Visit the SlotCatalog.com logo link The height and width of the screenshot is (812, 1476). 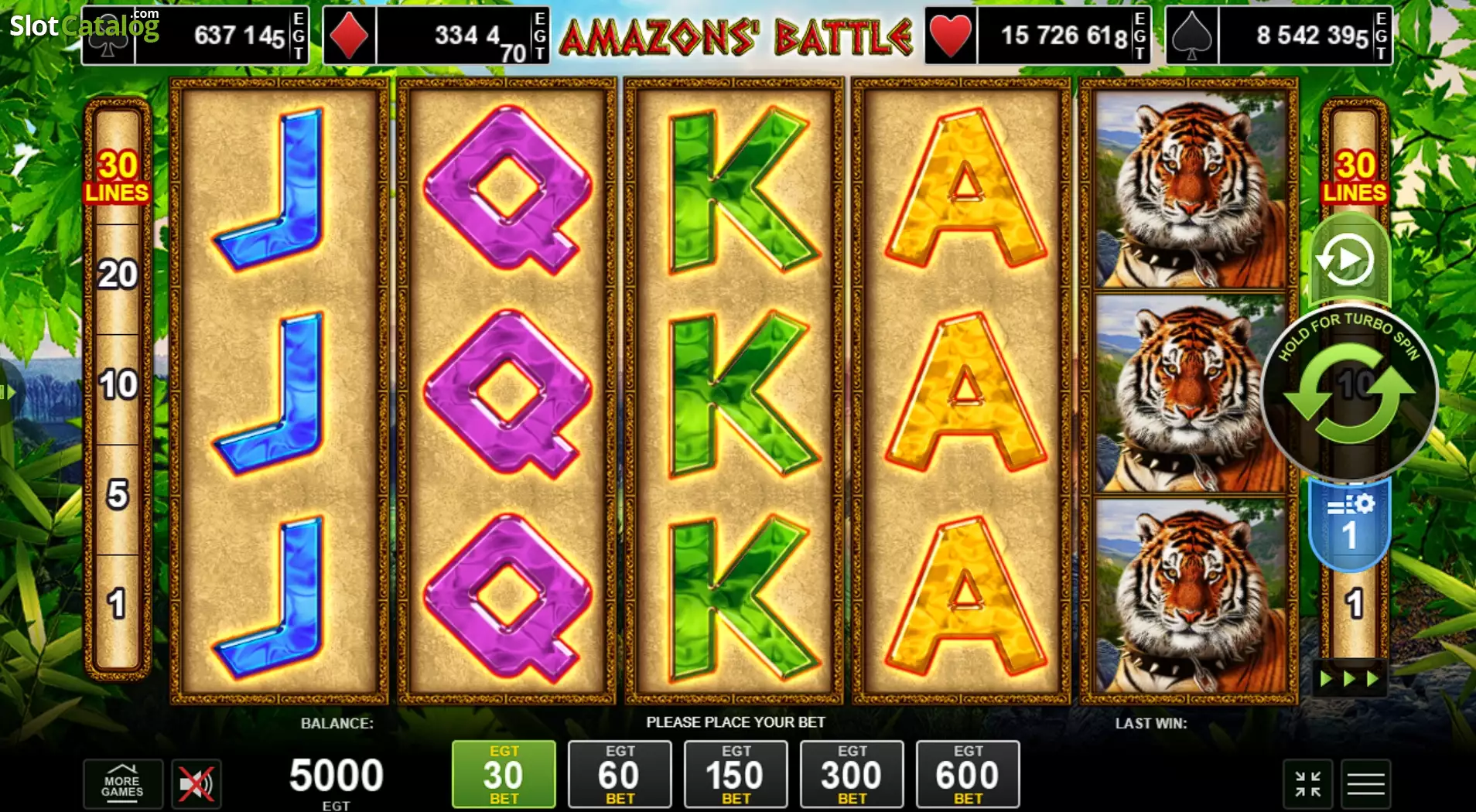pos(84,26)
